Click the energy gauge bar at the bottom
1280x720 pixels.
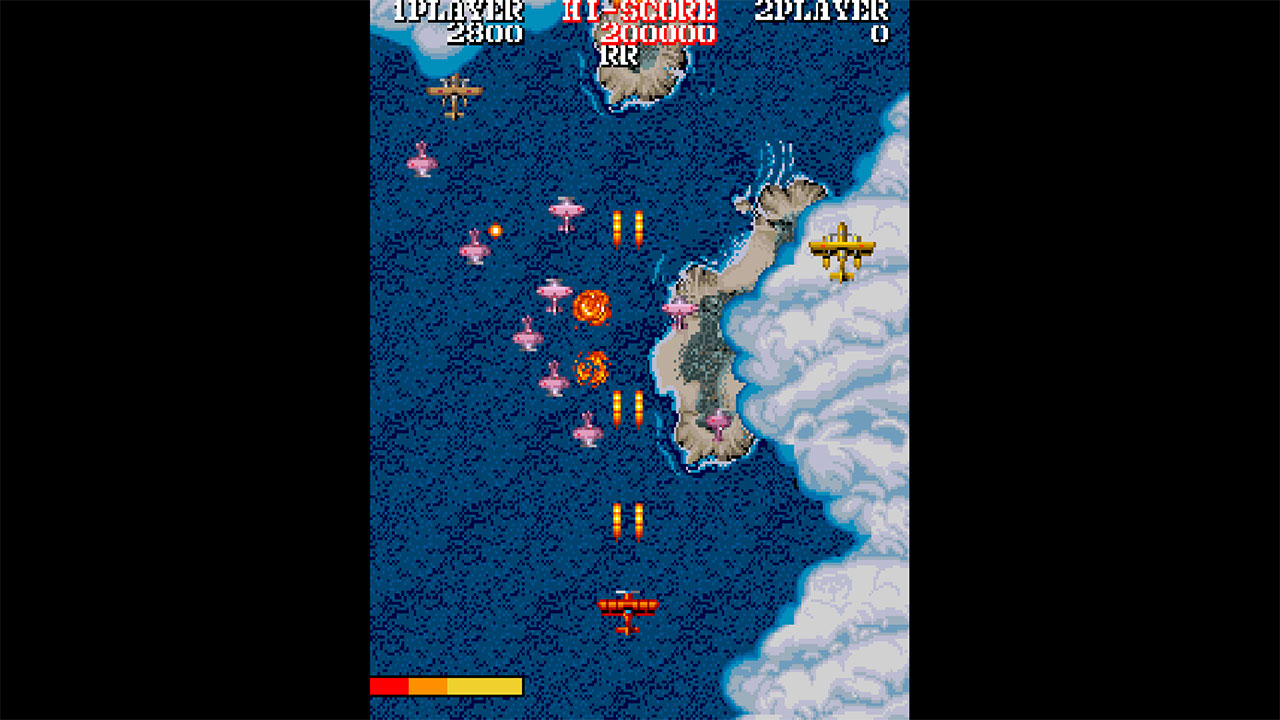point(445,686)
